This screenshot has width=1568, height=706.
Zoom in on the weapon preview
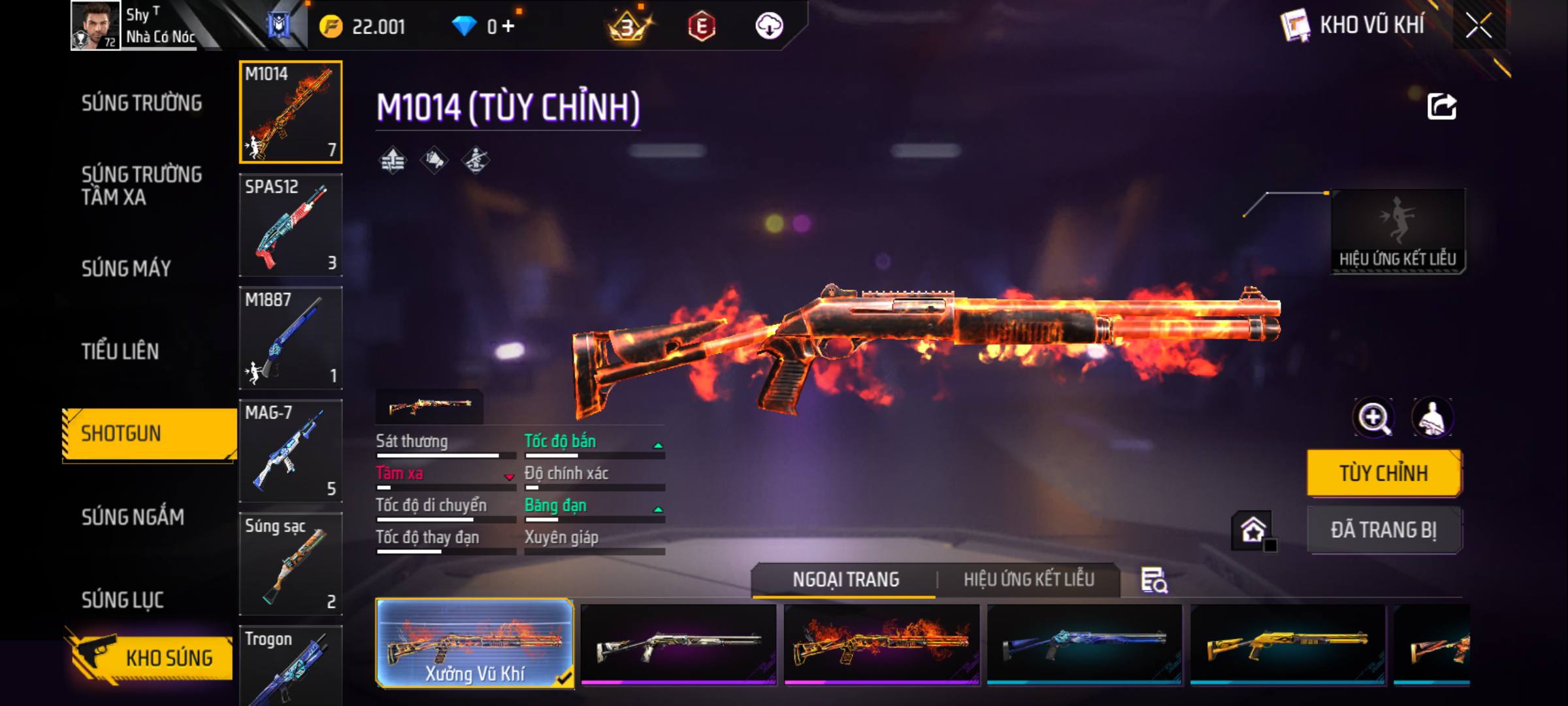1373,418
